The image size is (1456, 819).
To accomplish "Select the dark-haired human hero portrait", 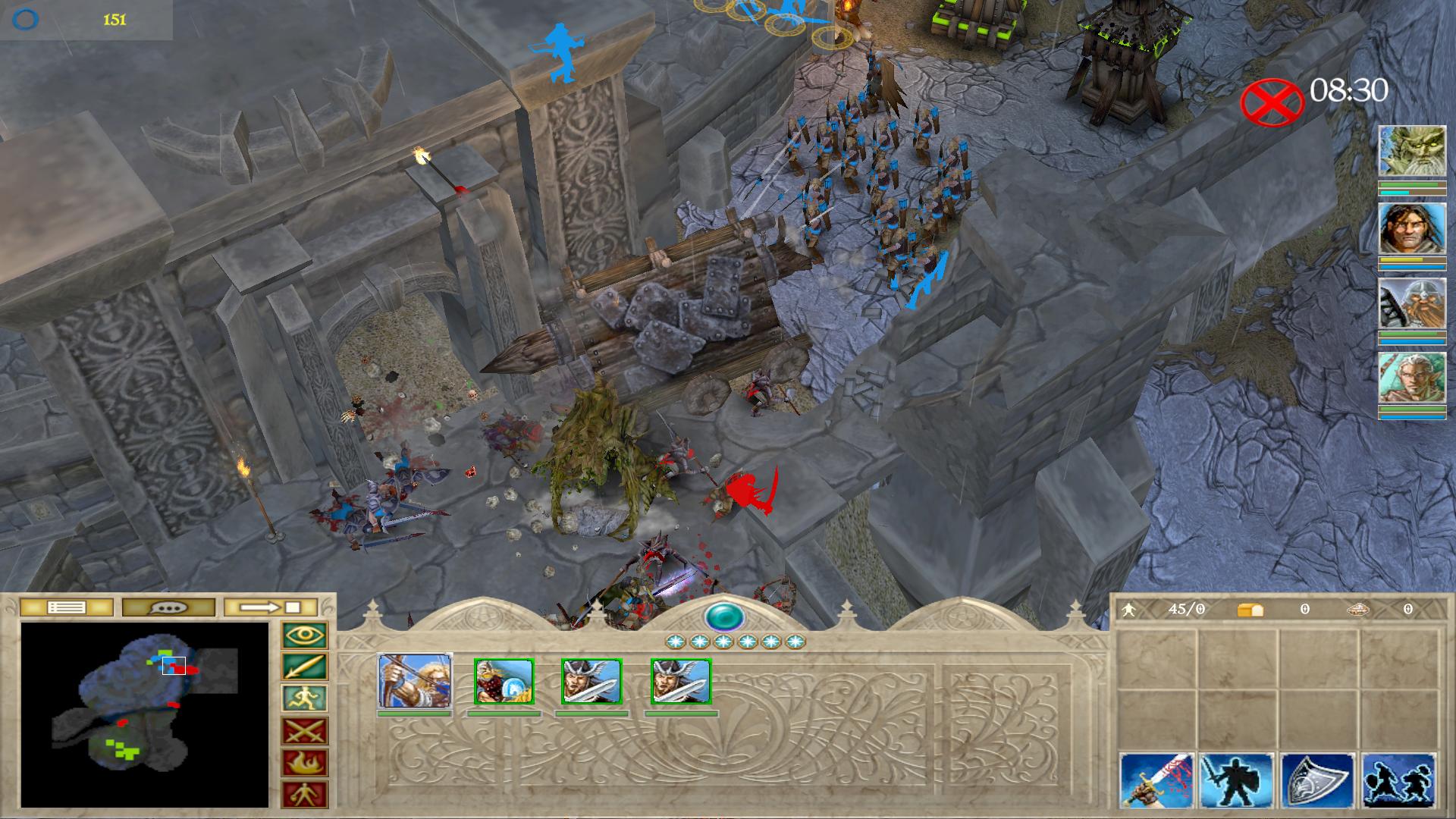I will coord(1411,228).
